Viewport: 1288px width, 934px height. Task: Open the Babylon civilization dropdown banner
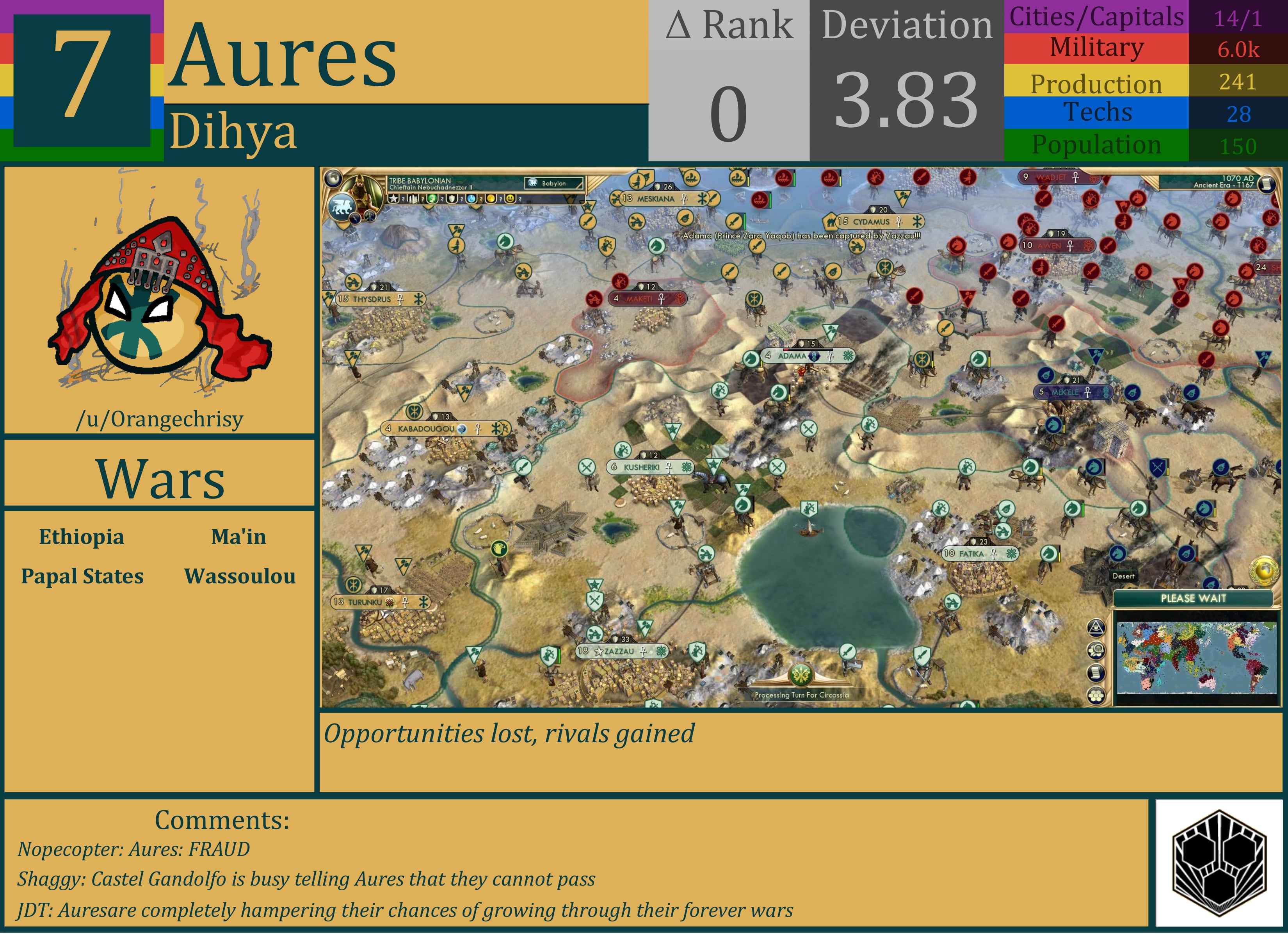click(555, 184)
